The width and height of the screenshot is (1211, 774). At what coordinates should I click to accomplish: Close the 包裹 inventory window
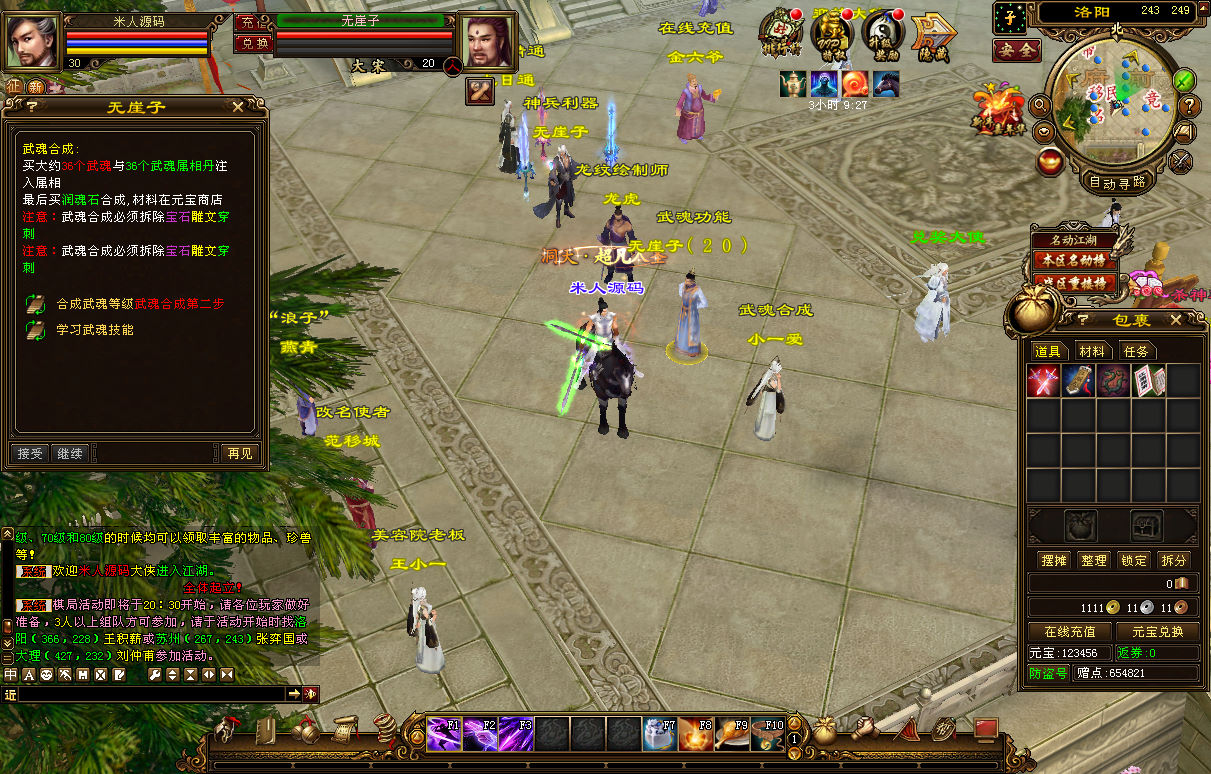click(x=1176, y=319)
